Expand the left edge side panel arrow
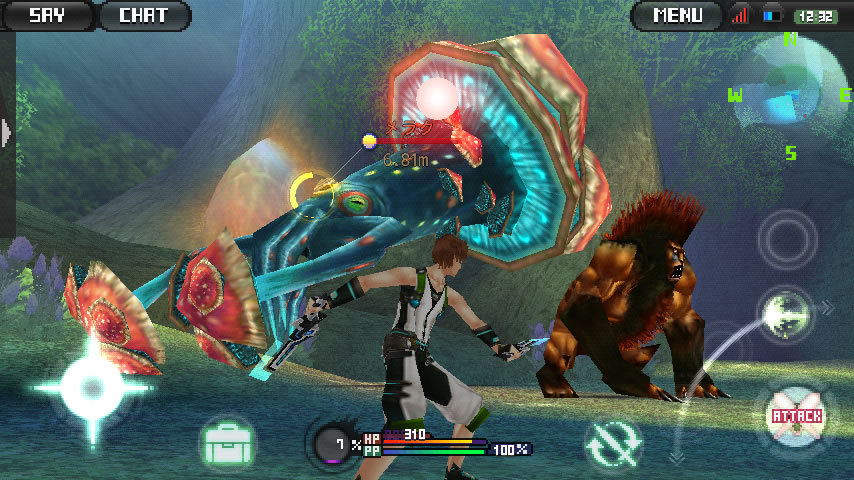This screenshot has height=480, width=854. pyautogui.click(x=6, y=131)
